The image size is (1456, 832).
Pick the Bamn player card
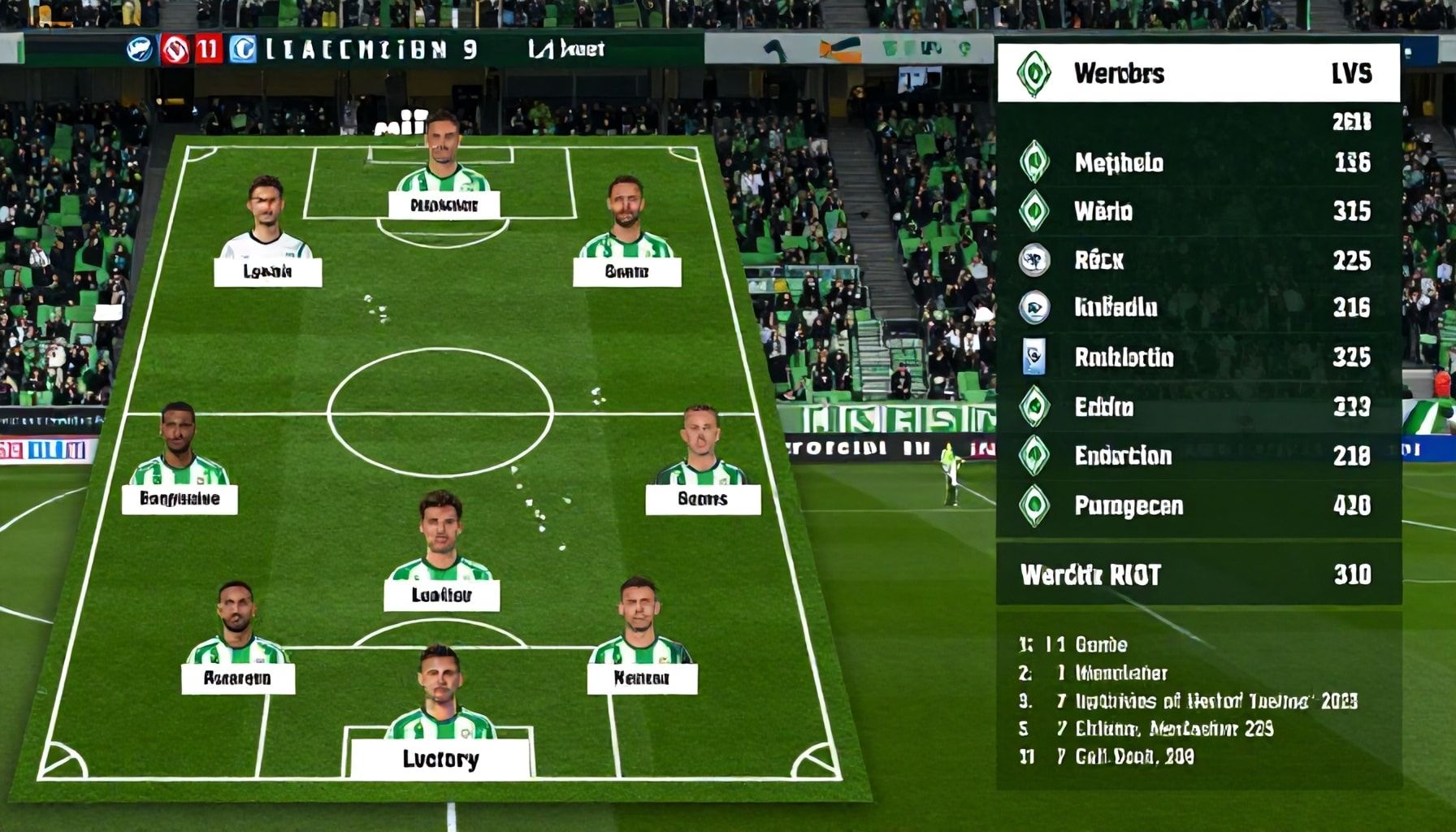coord(626,271)
